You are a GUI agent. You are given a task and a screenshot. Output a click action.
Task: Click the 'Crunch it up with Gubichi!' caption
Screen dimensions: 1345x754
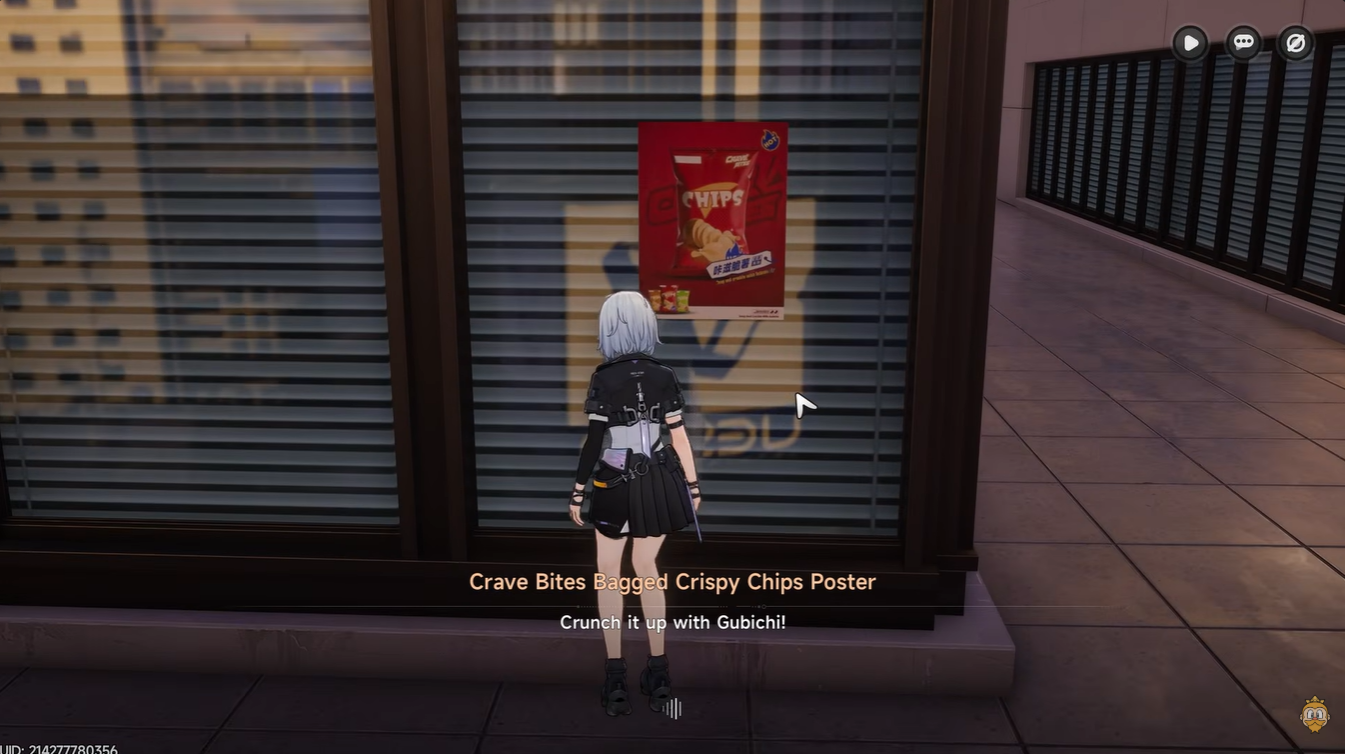[672, 621]
